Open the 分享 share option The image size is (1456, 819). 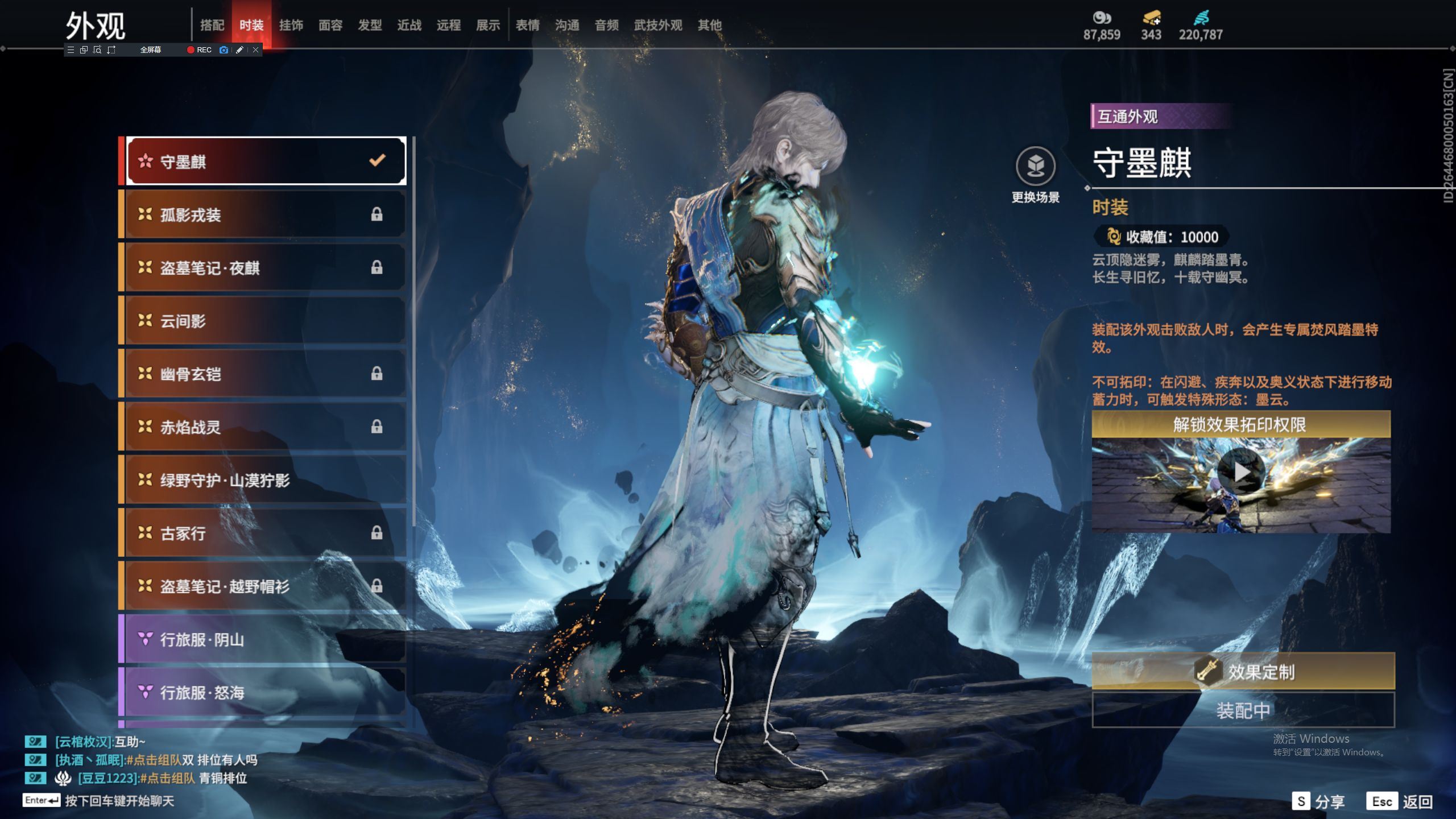1318,801
